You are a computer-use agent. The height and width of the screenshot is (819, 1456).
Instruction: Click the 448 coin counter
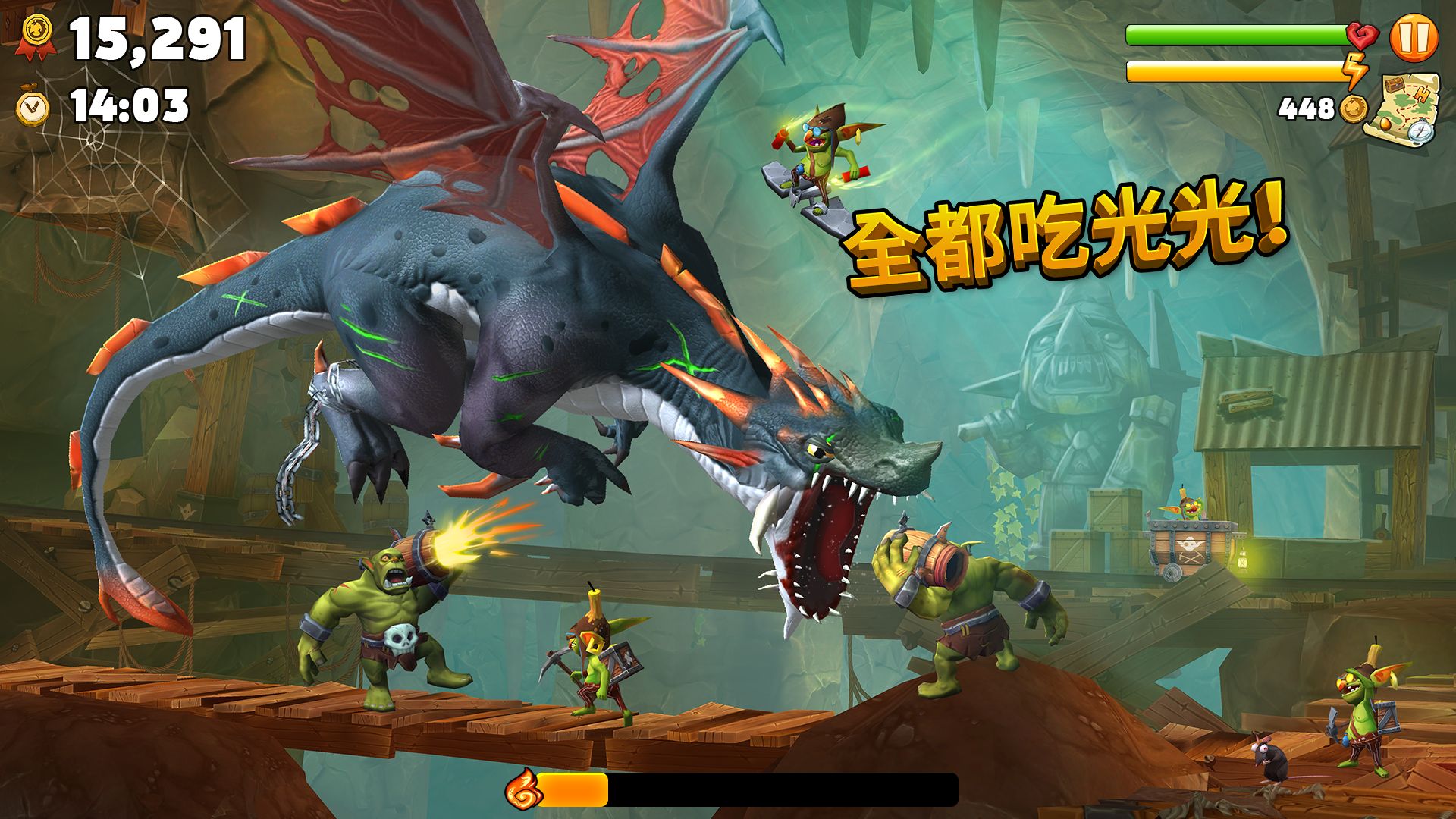pos(1306,109)
